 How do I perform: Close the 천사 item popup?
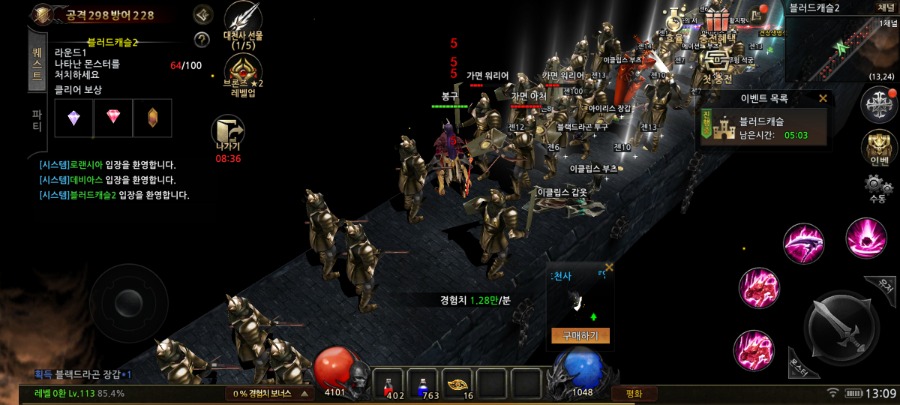(x=609, y=267)
